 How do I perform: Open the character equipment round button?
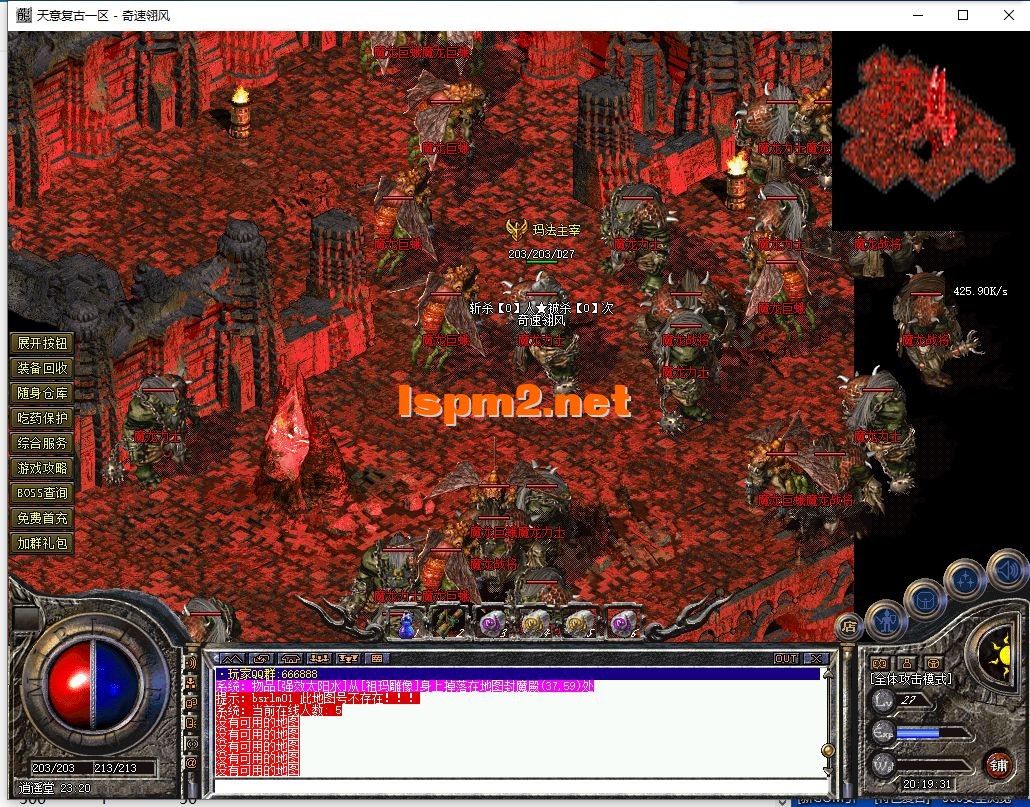click(885, 621)
